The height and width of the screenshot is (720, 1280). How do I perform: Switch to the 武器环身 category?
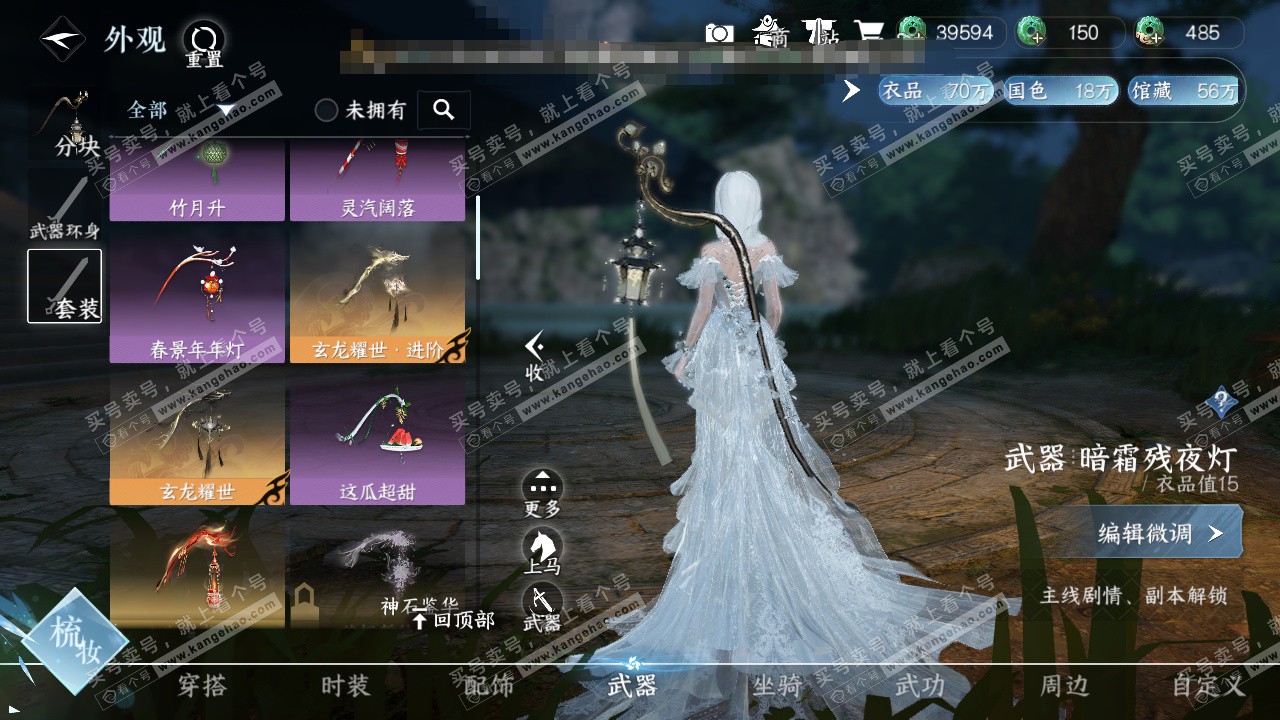64,208
